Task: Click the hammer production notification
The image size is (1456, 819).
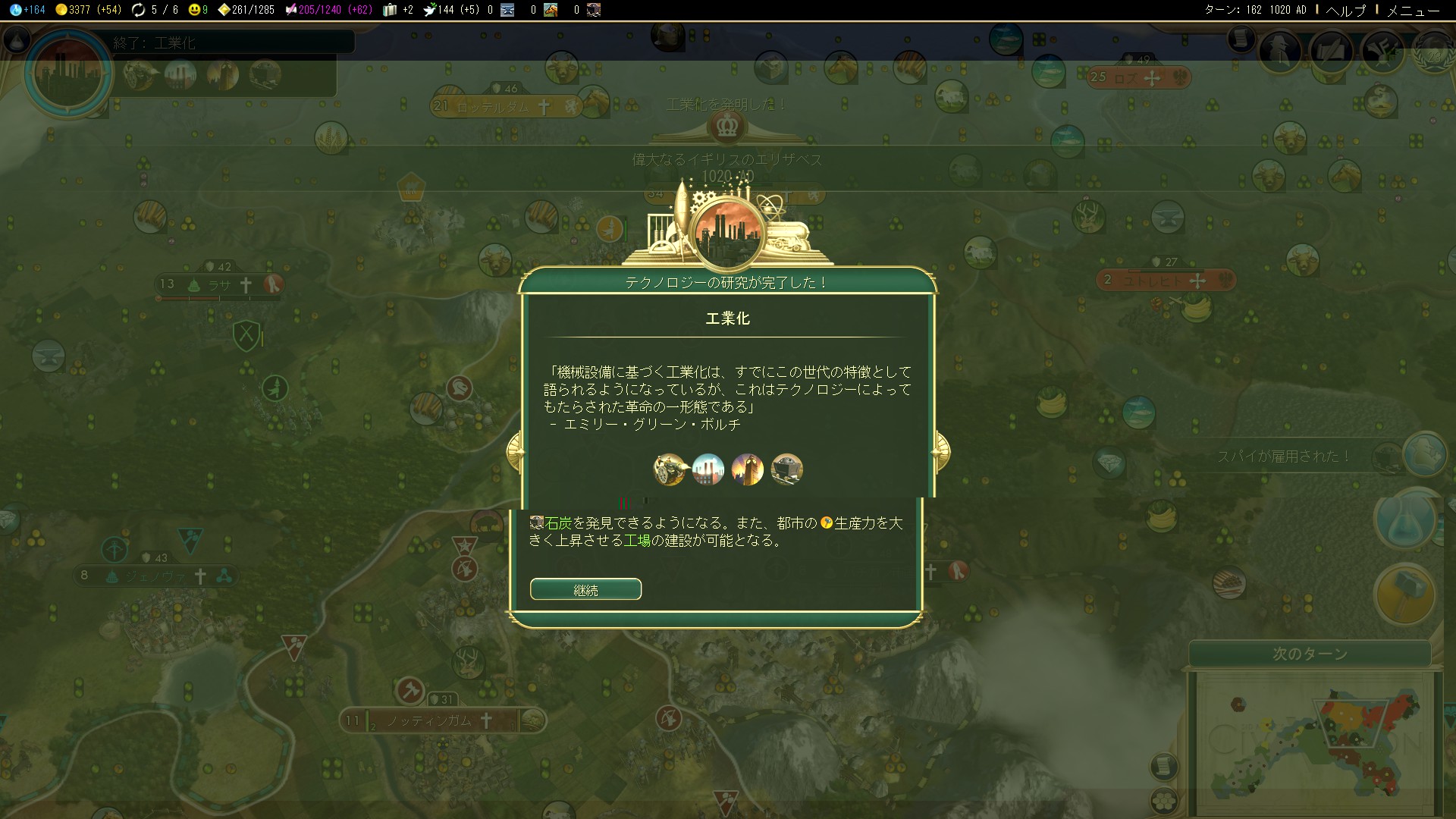Action: click(1405, 594)
